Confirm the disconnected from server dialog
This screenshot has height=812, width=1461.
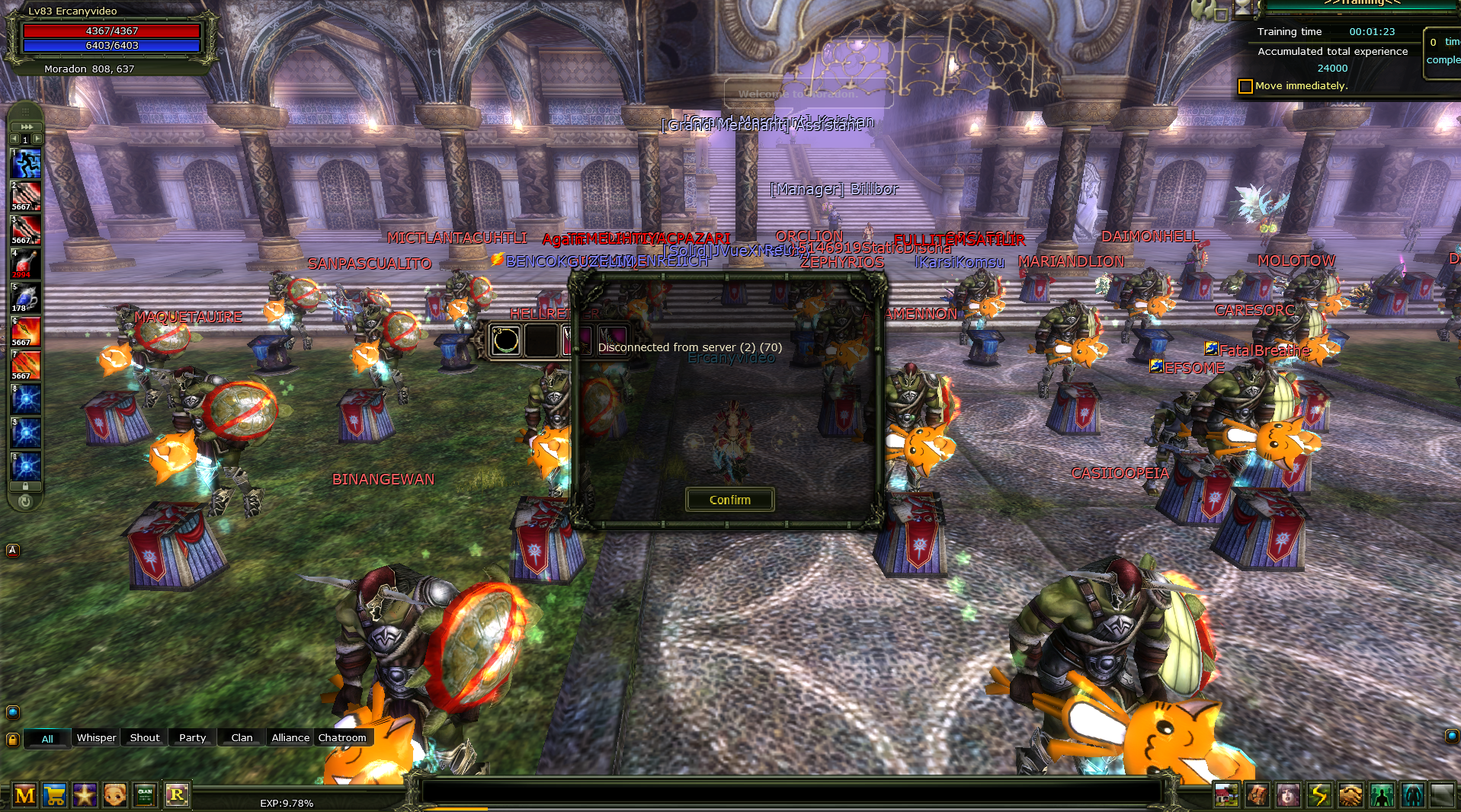(729, 500)
